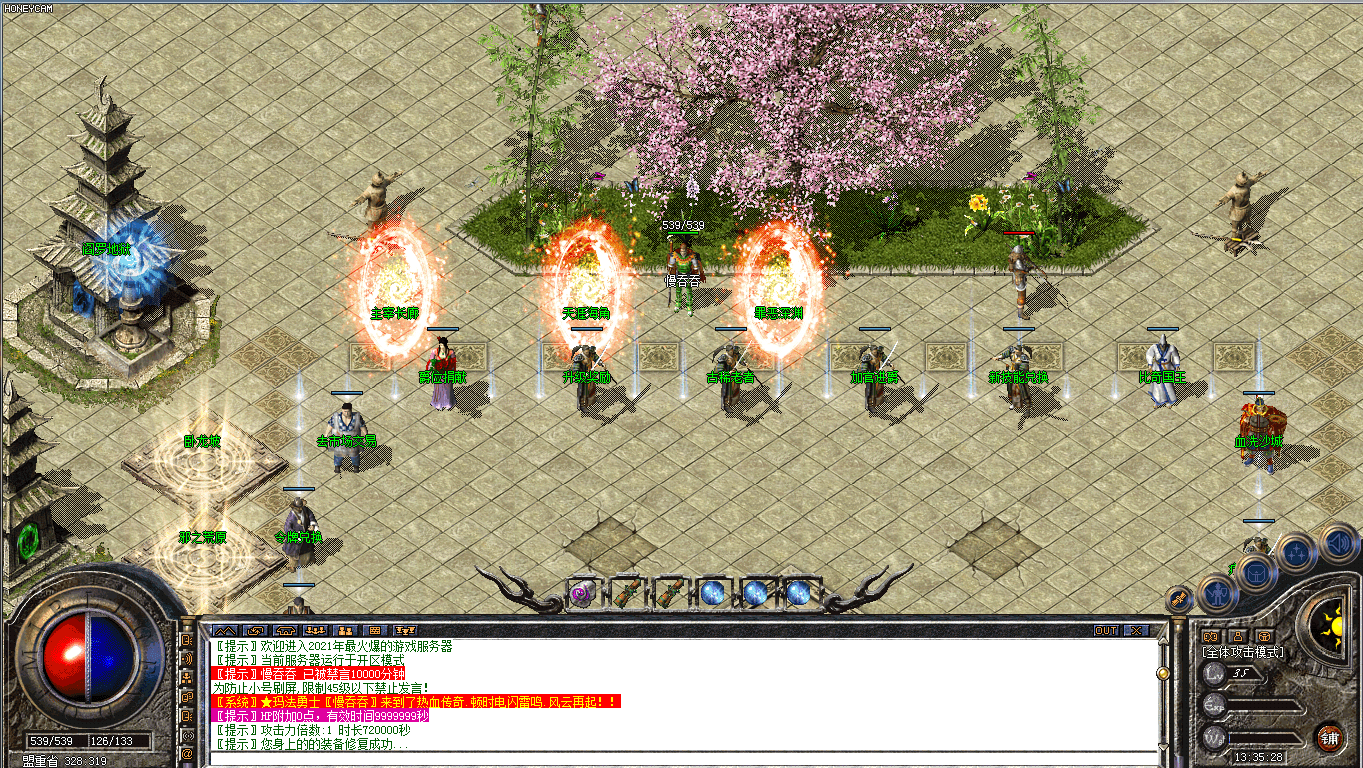Close the chat panel with X button
Image resolution: width=1363 pixels, height=768 pixels.
[1135, 631]
